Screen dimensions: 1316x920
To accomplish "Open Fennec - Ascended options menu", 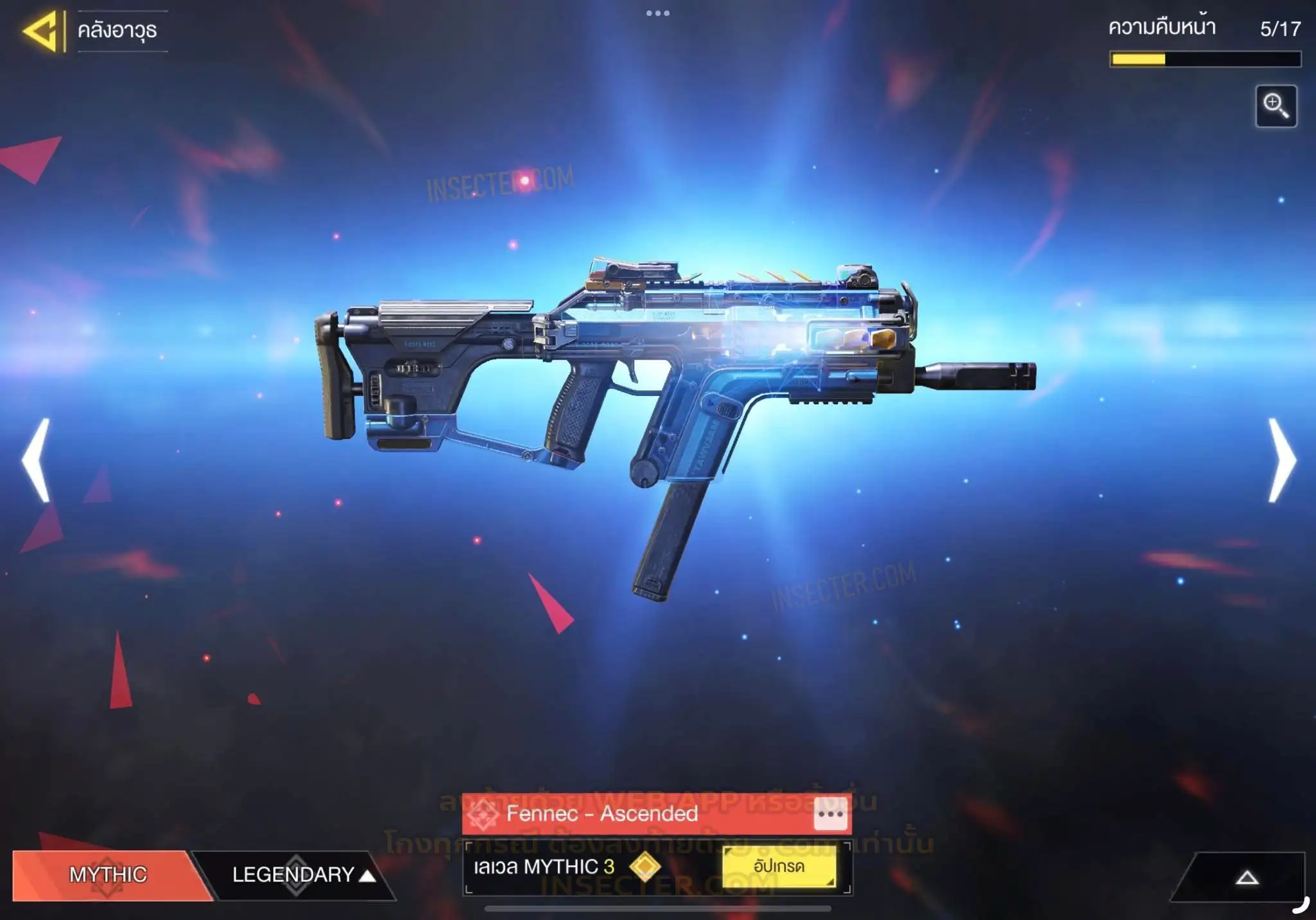I will pyautogui.click(x=830, y=814).
